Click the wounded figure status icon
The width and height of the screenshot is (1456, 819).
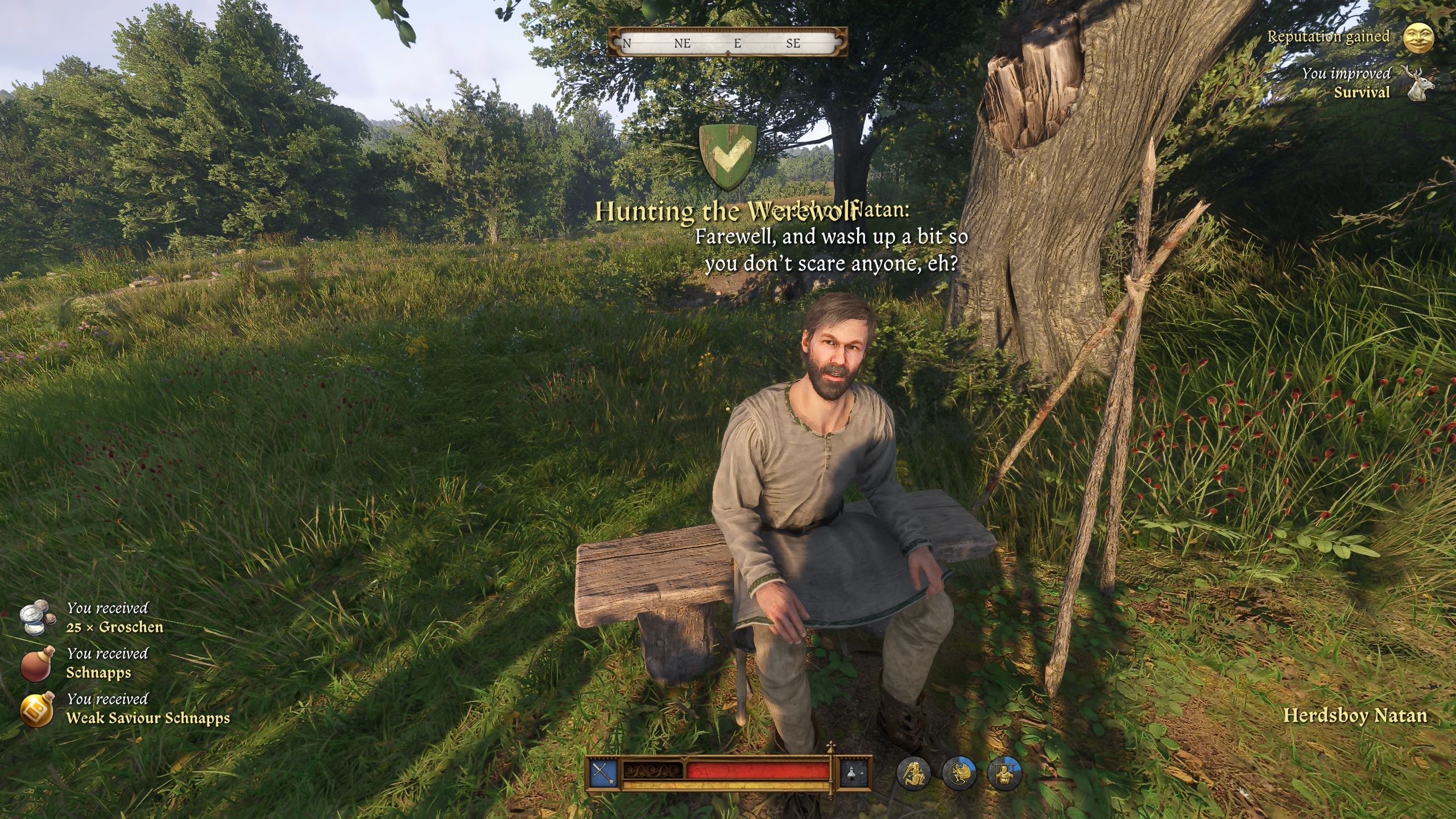(x=913, y=773)
